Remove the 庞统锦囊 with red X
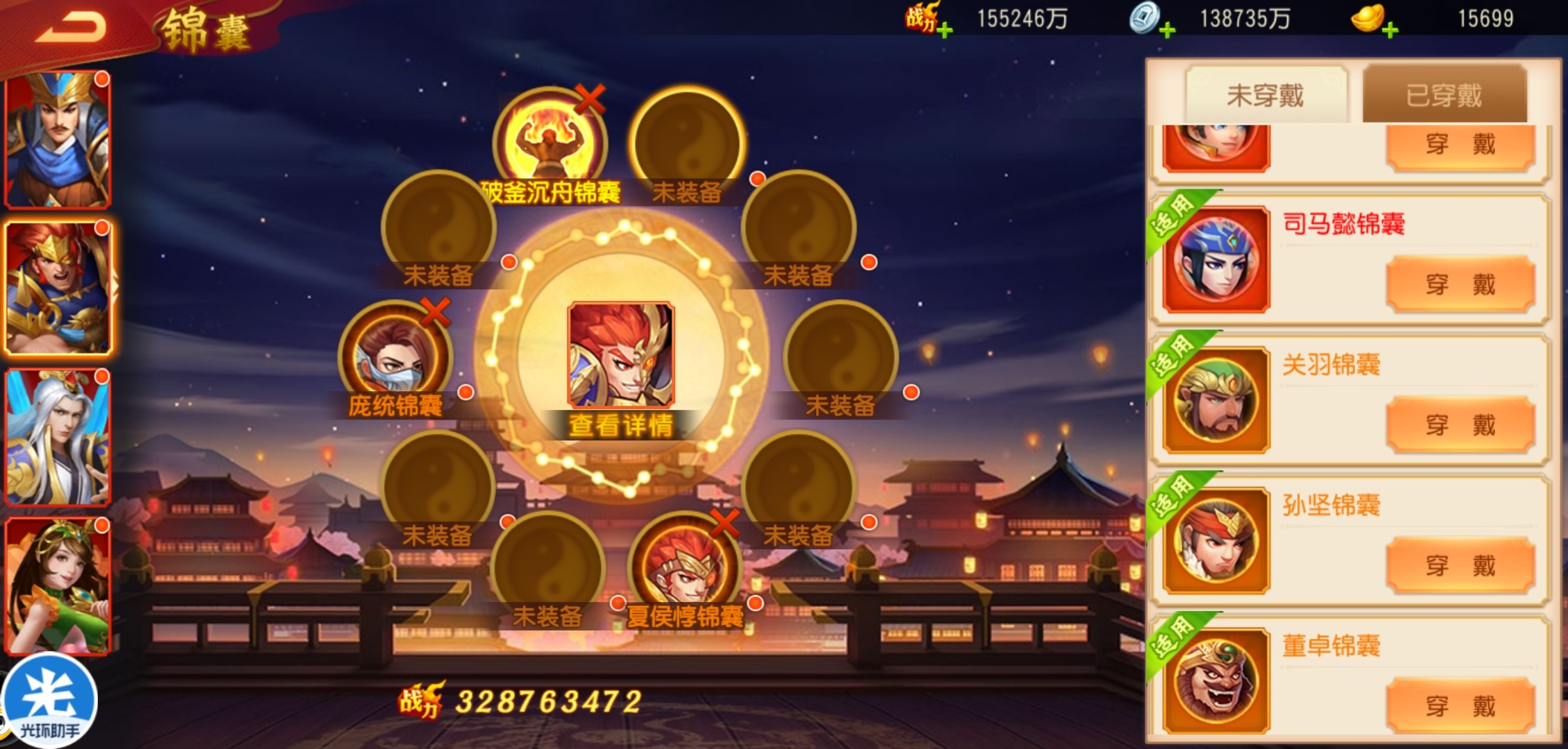 tap(435, 312)
